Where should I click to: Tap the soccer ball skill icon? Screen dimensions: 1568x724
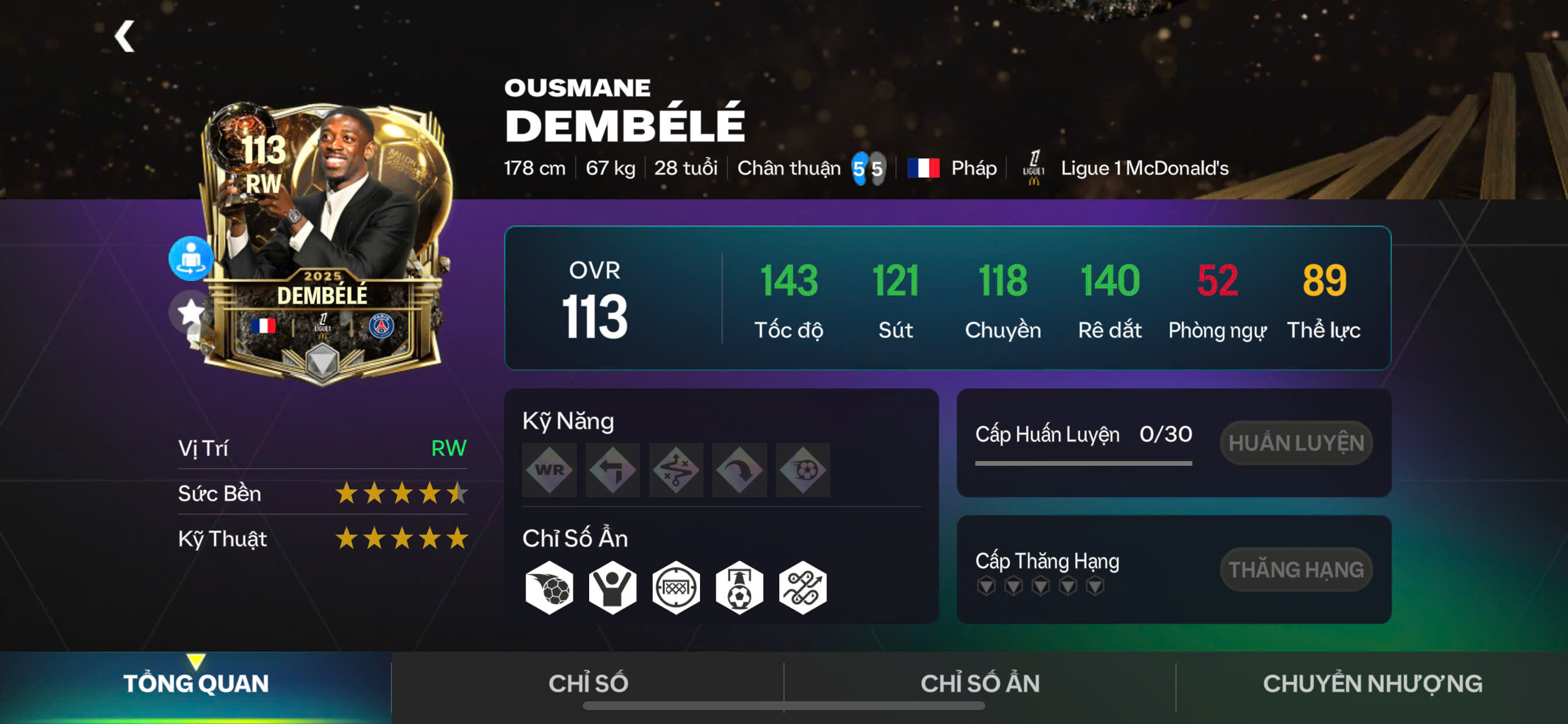click(802, 470)
